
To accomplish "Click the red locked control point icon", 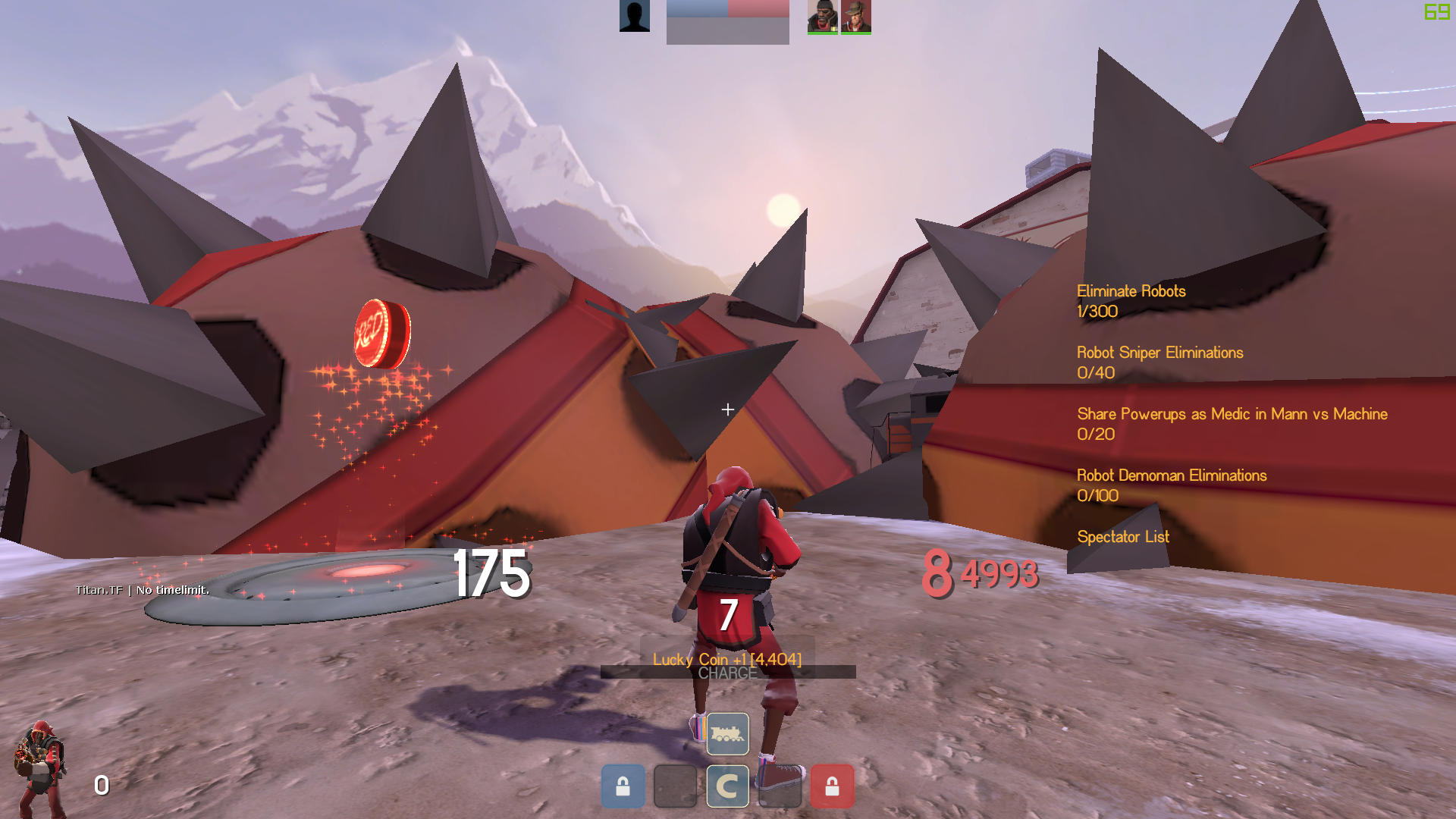I will coord(832,786).
